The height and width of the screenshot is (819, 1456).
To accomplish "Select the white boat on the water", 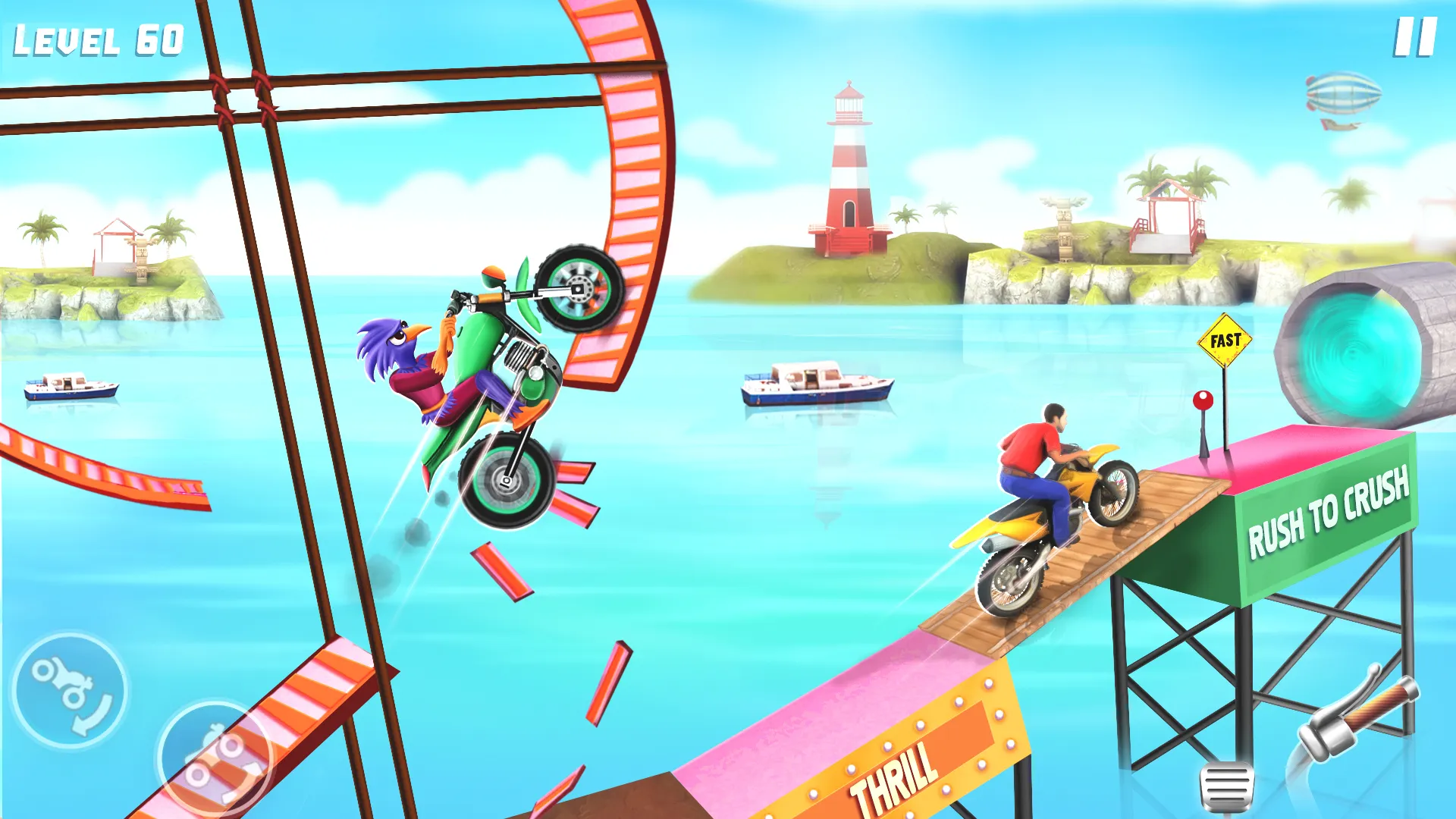I will coord(815,387).
